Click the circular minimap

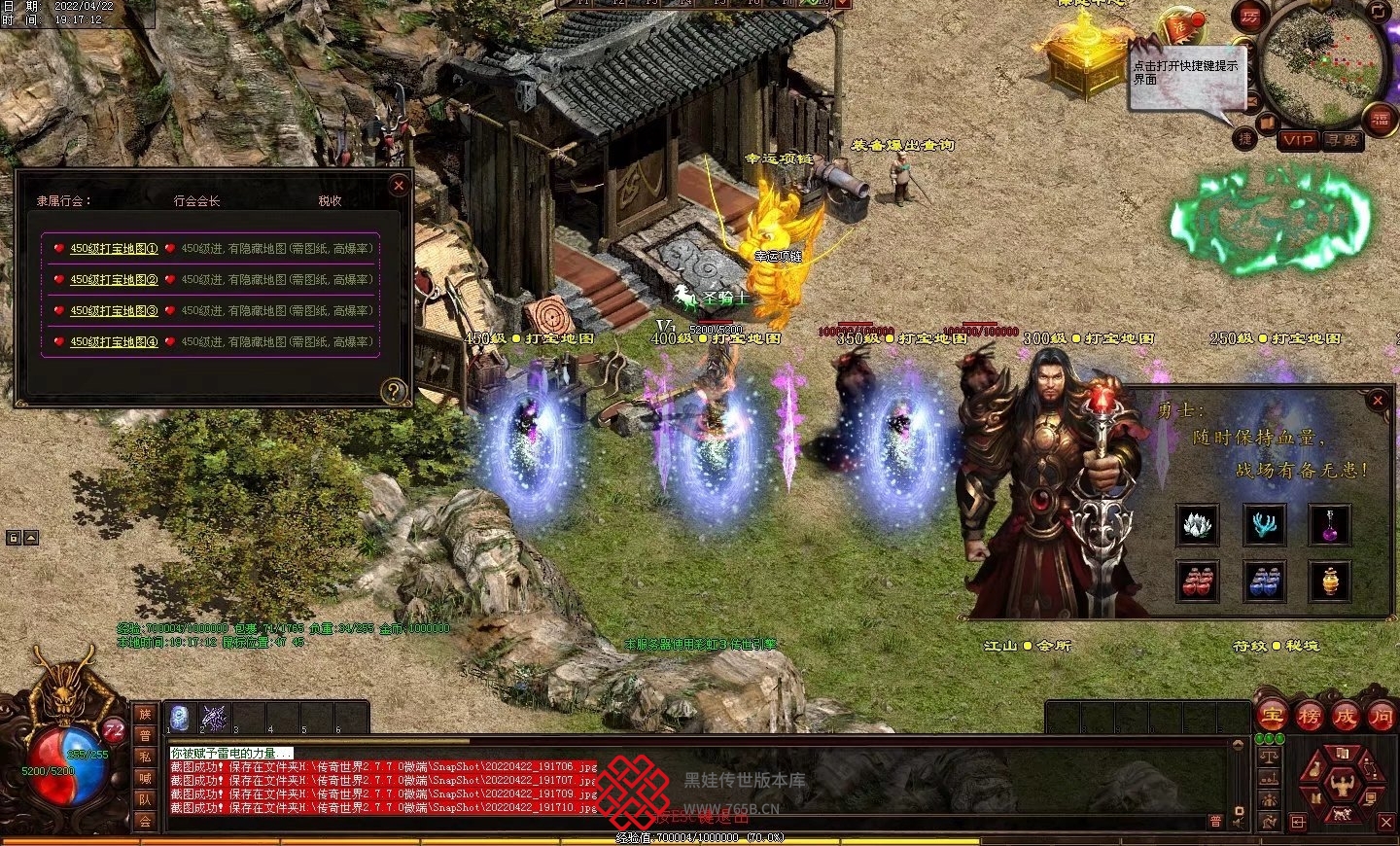coord(1323,59)
